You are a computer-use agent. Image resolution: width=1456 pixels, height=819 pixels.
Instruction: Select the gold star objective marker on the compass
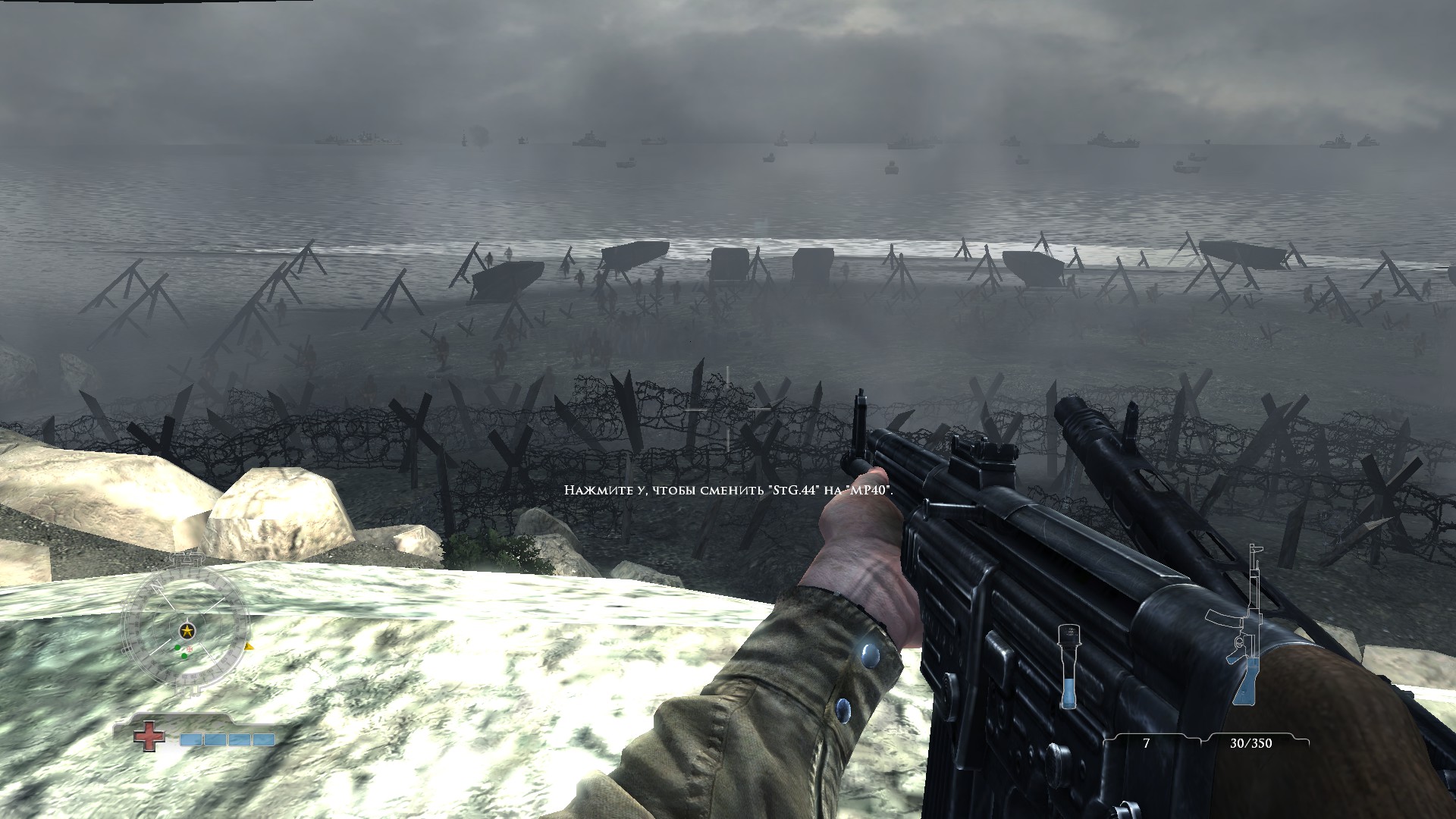pyautogui.click(x=187, y=629)
